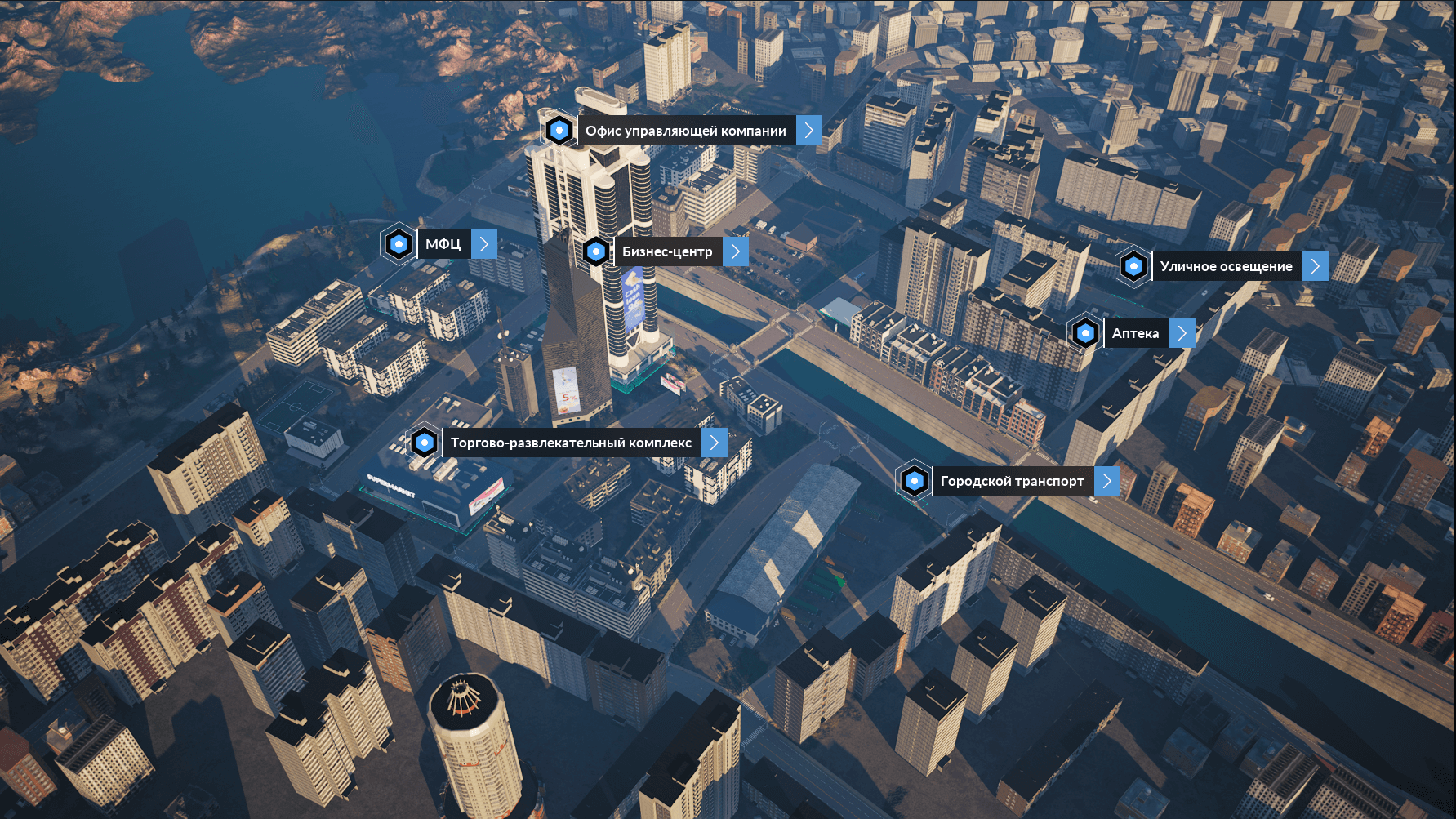Expand the Аптека arrow button
Image resolution: width=1456 pixels, height=819 pixels.
[1182, 333]
